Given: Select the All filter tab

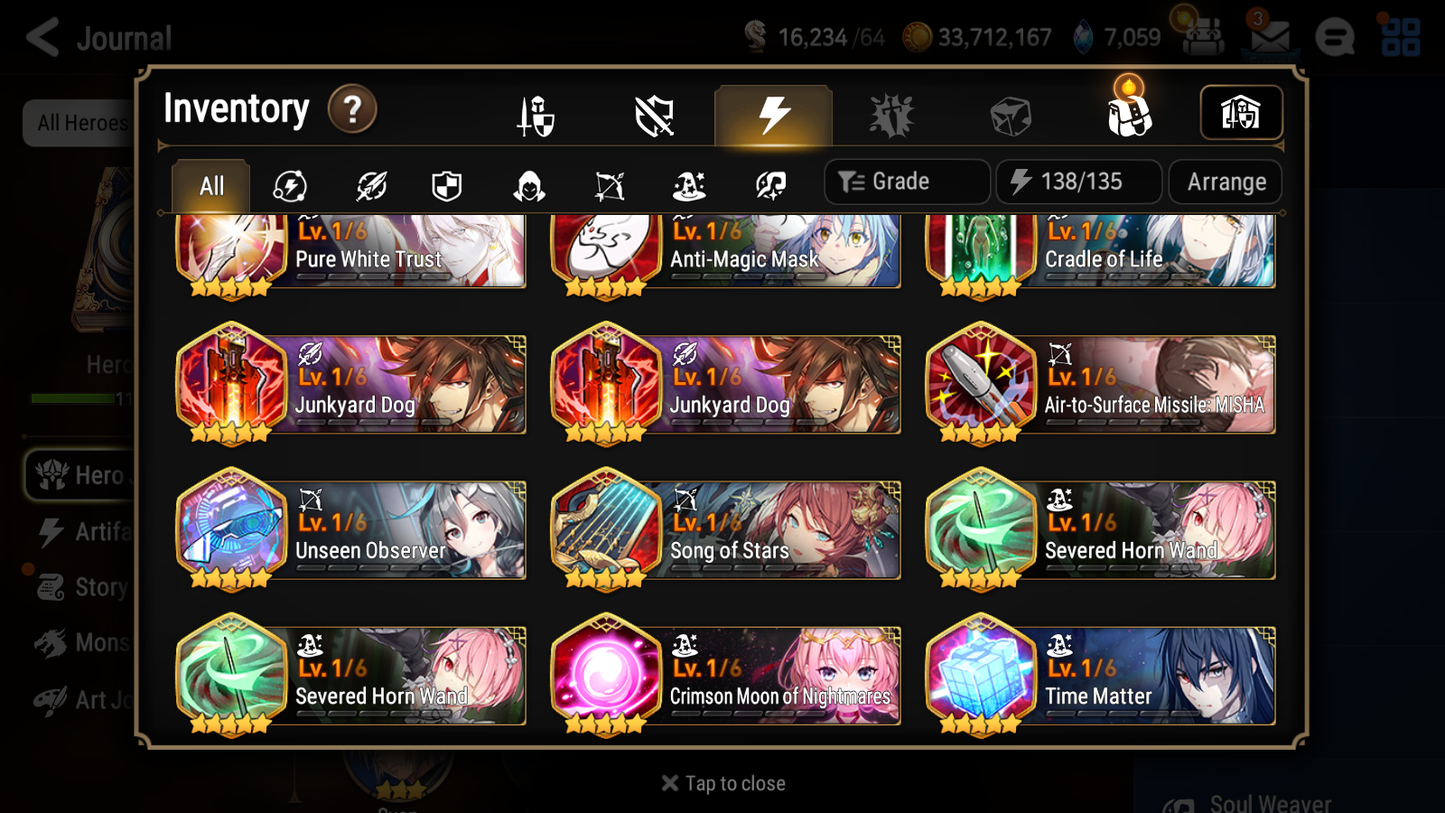Looking at the screenshot, I should (210, 184).
